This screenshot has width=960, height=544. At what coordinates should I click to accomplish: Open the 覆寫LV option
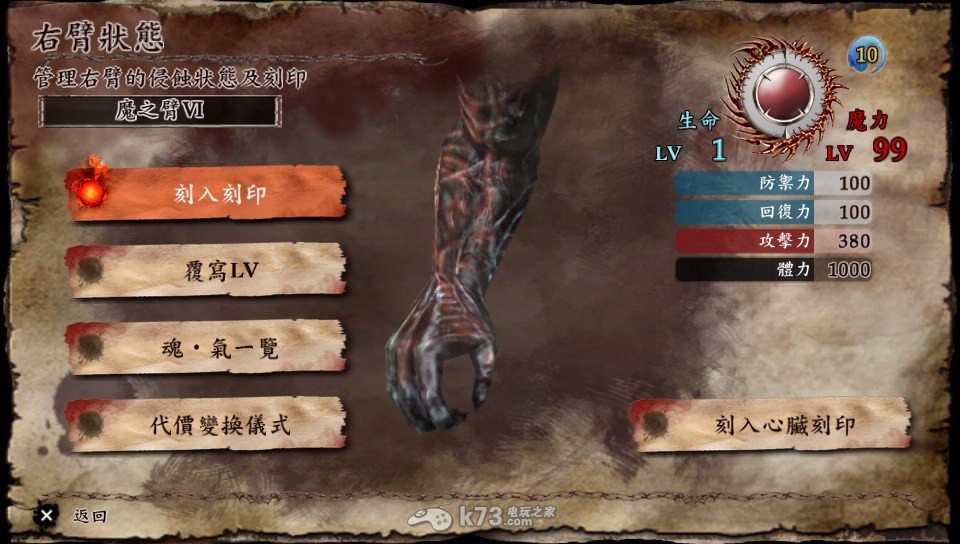coord(207,271)
